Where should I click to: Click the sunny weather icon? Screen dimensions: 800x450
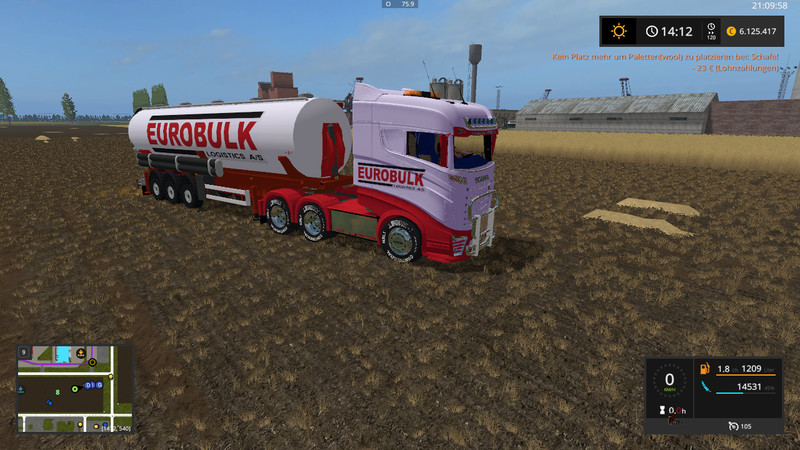pos(619,31)
